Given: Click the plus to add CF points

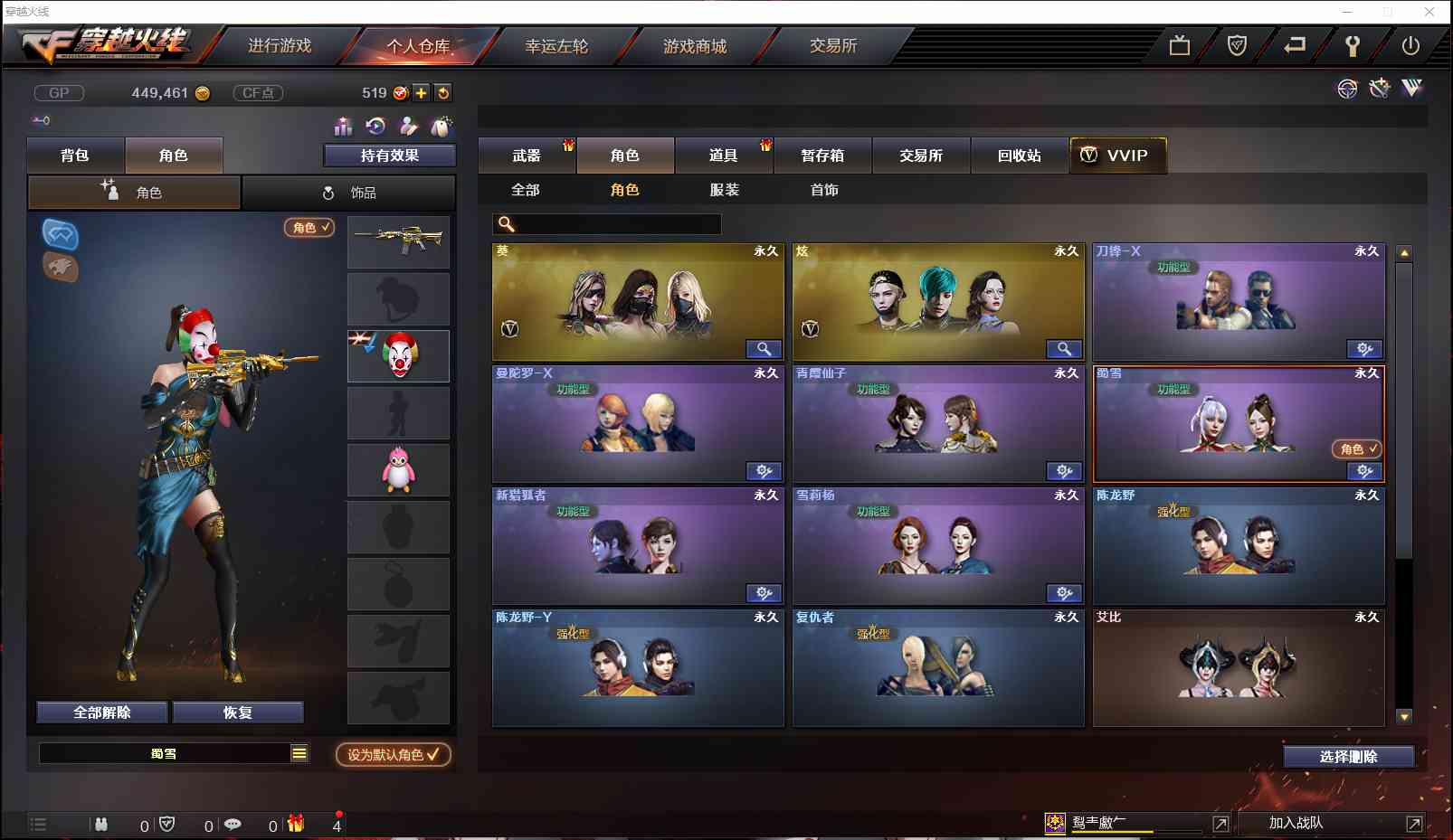Looking at the screenshot, I should [x=422, y=92].
